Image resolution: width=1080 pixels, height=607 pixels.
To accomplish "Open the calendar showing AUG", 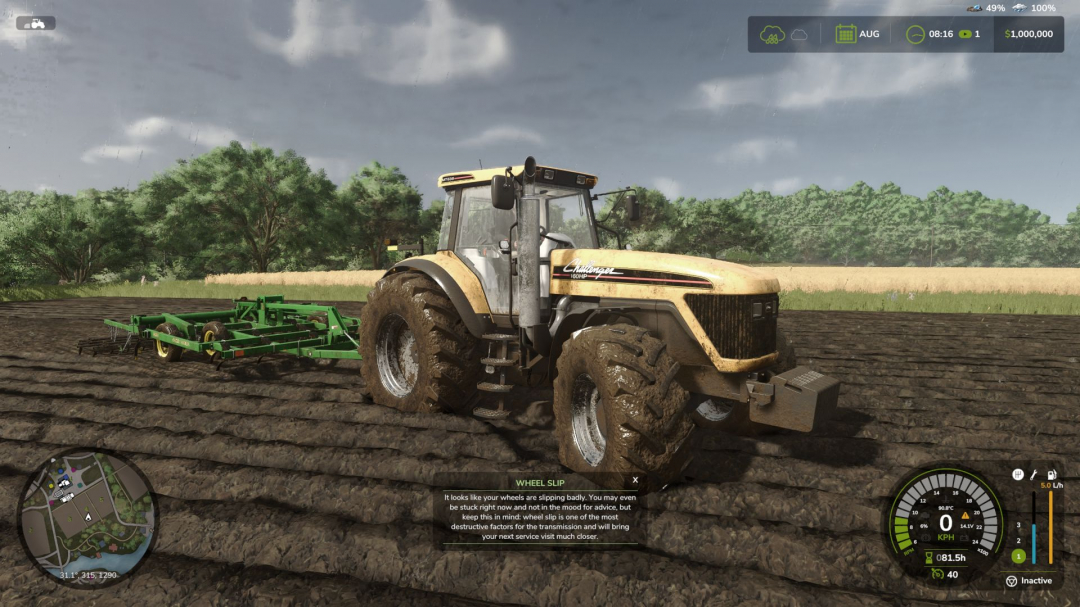I will (846, 34).
